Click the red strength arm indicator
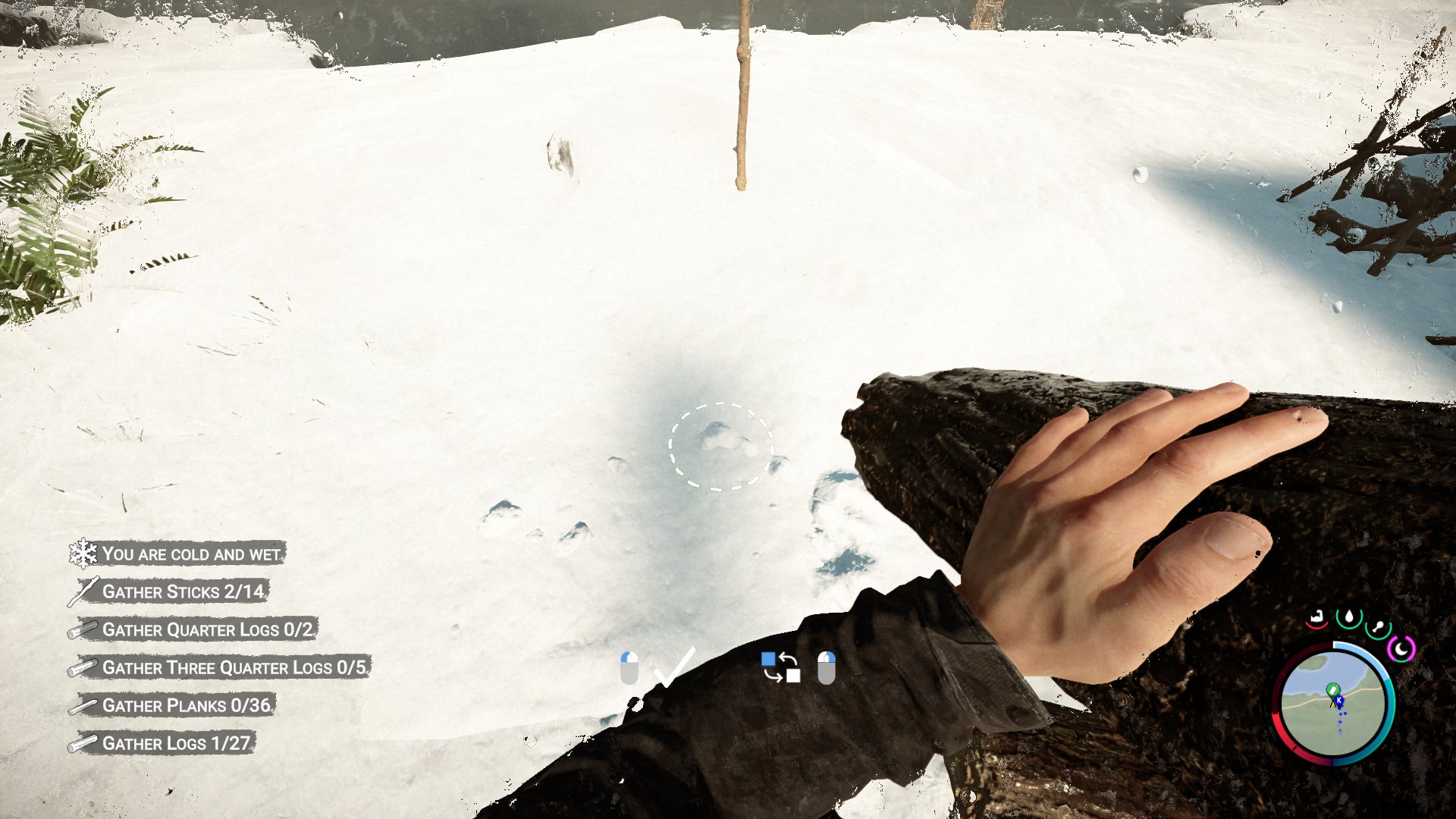This screenshot has height=819, width=1456. [x=1315, y=617]
